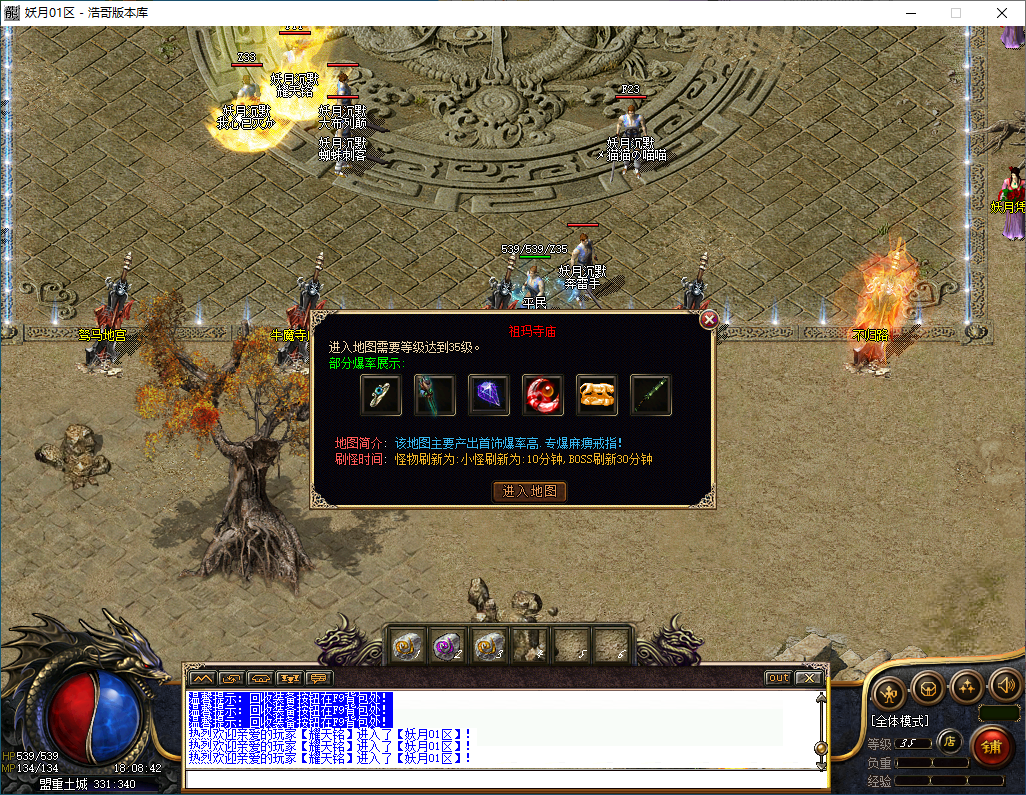Close the chat panel with its X button

[x=807, y=678]
